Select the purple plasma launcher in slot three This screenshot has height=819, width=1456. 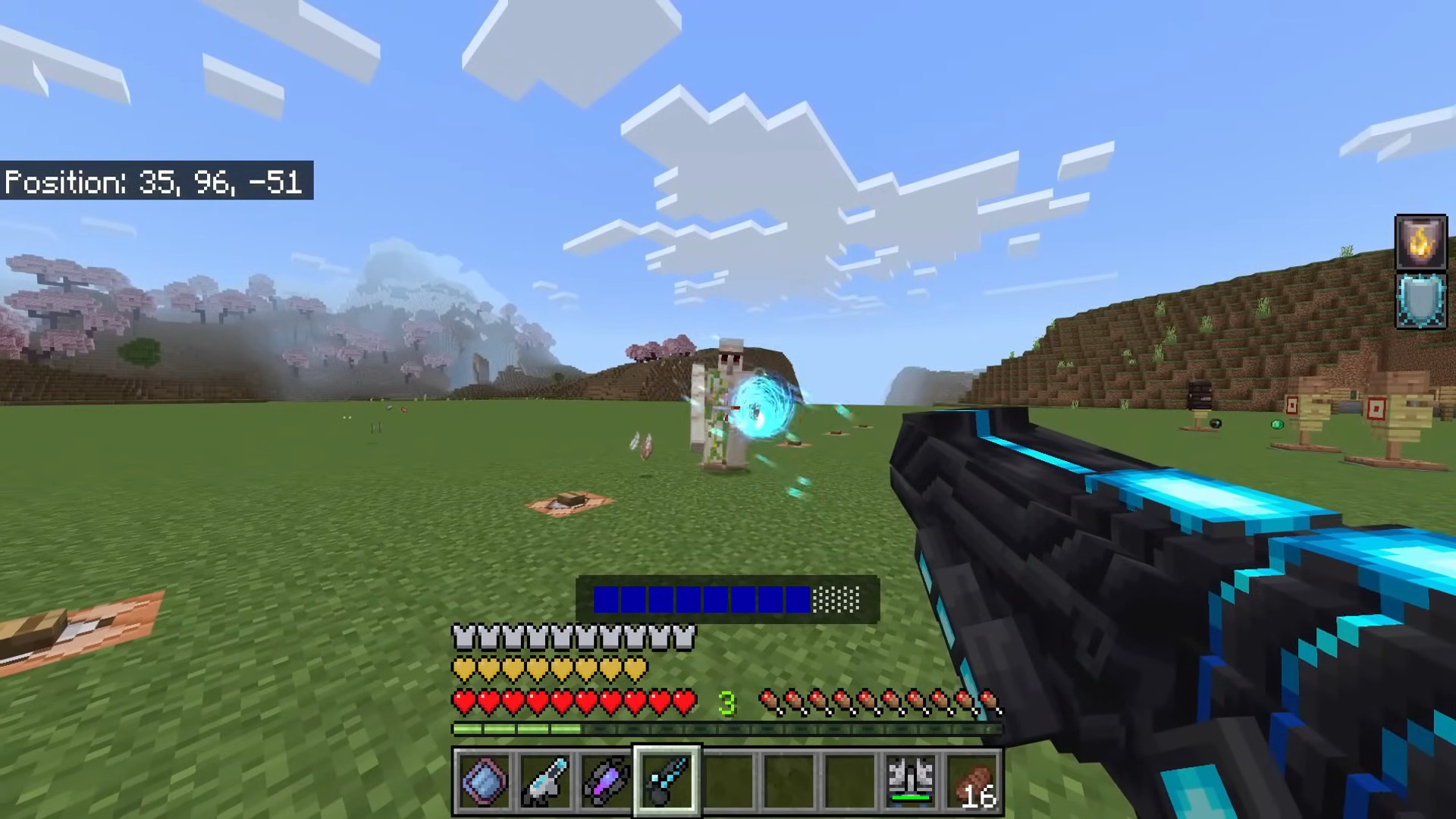pos(607,782)
